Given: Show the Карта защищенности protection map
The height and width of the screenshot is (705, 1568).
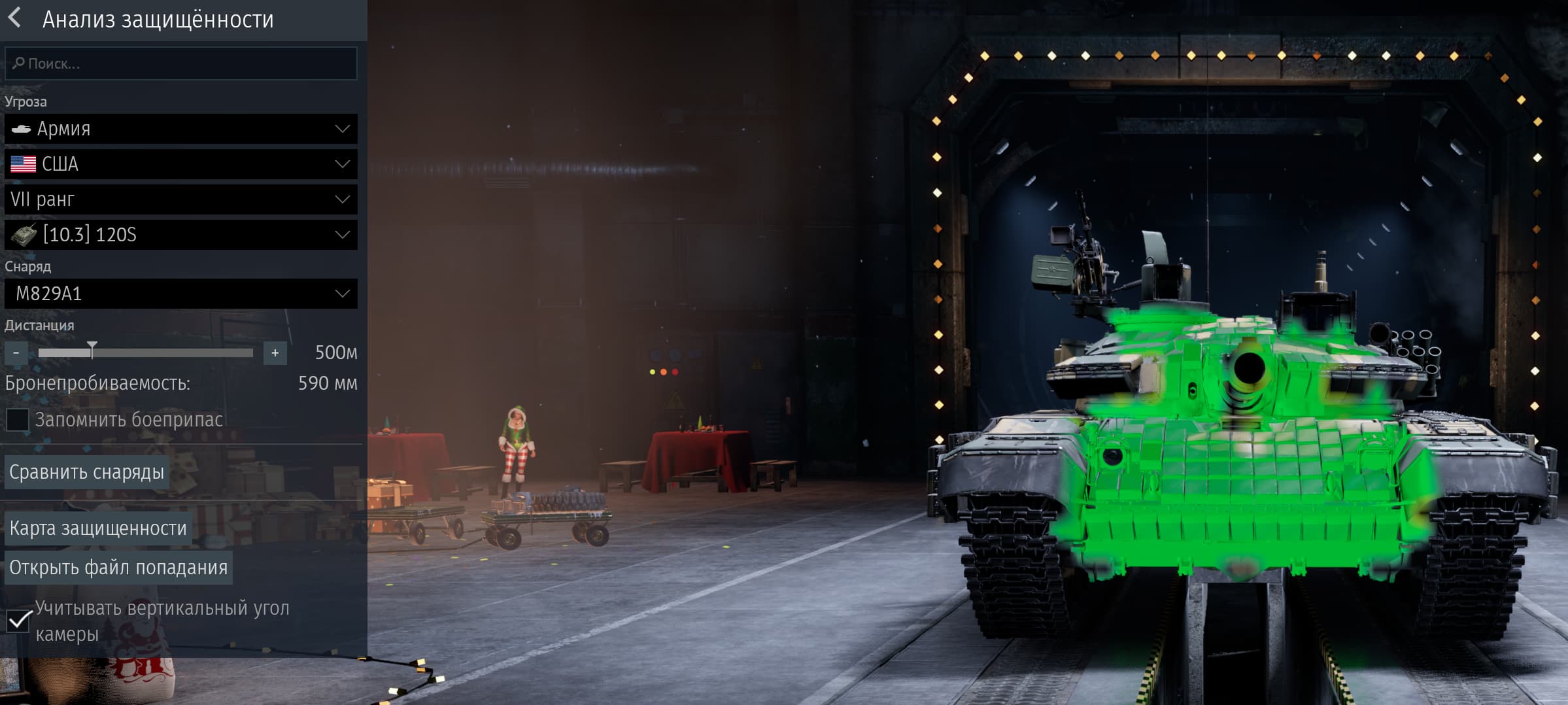Looking at the screenshot, I should (98, 528).
